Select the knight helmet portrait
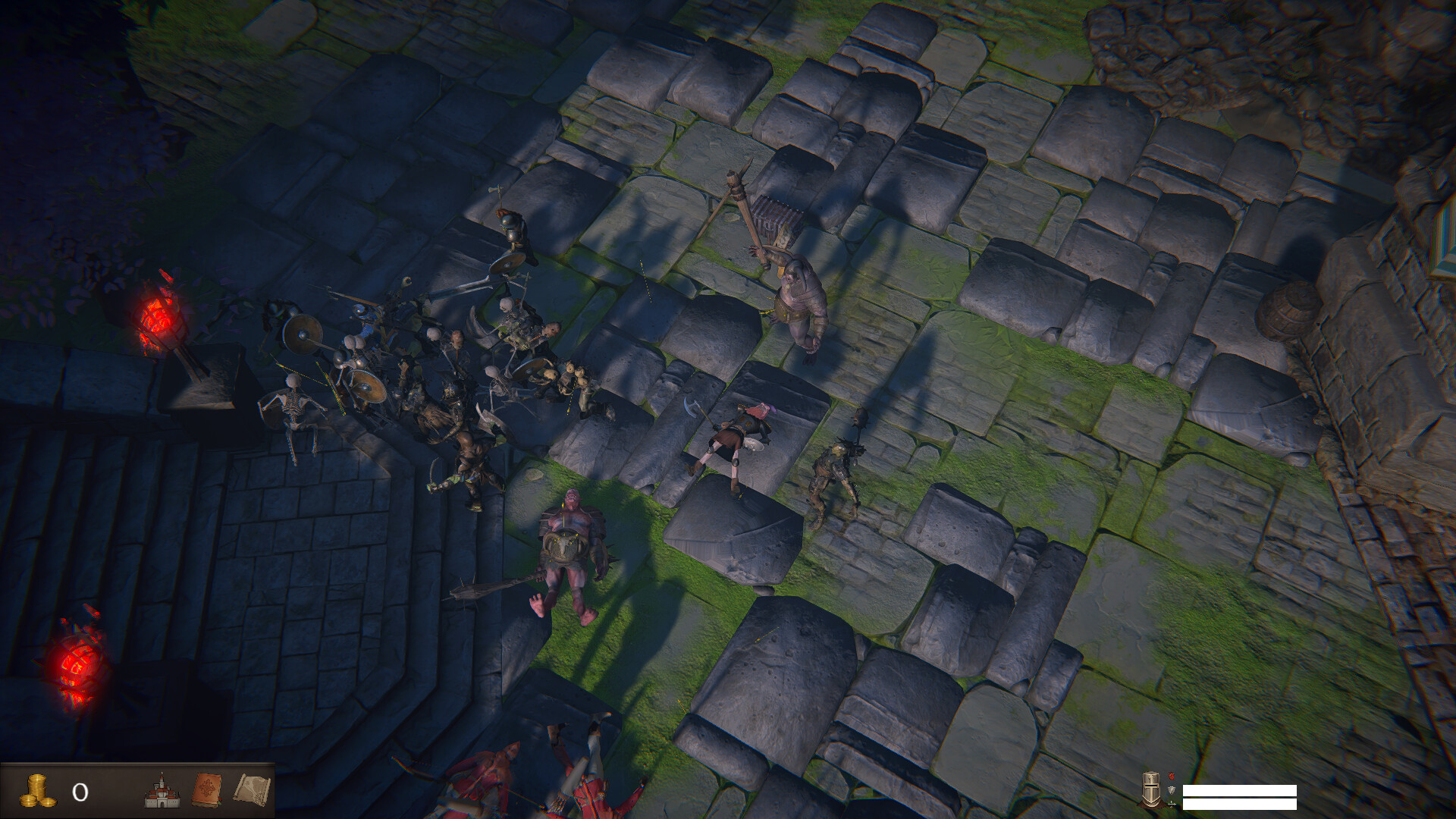 click(1150, 791)
